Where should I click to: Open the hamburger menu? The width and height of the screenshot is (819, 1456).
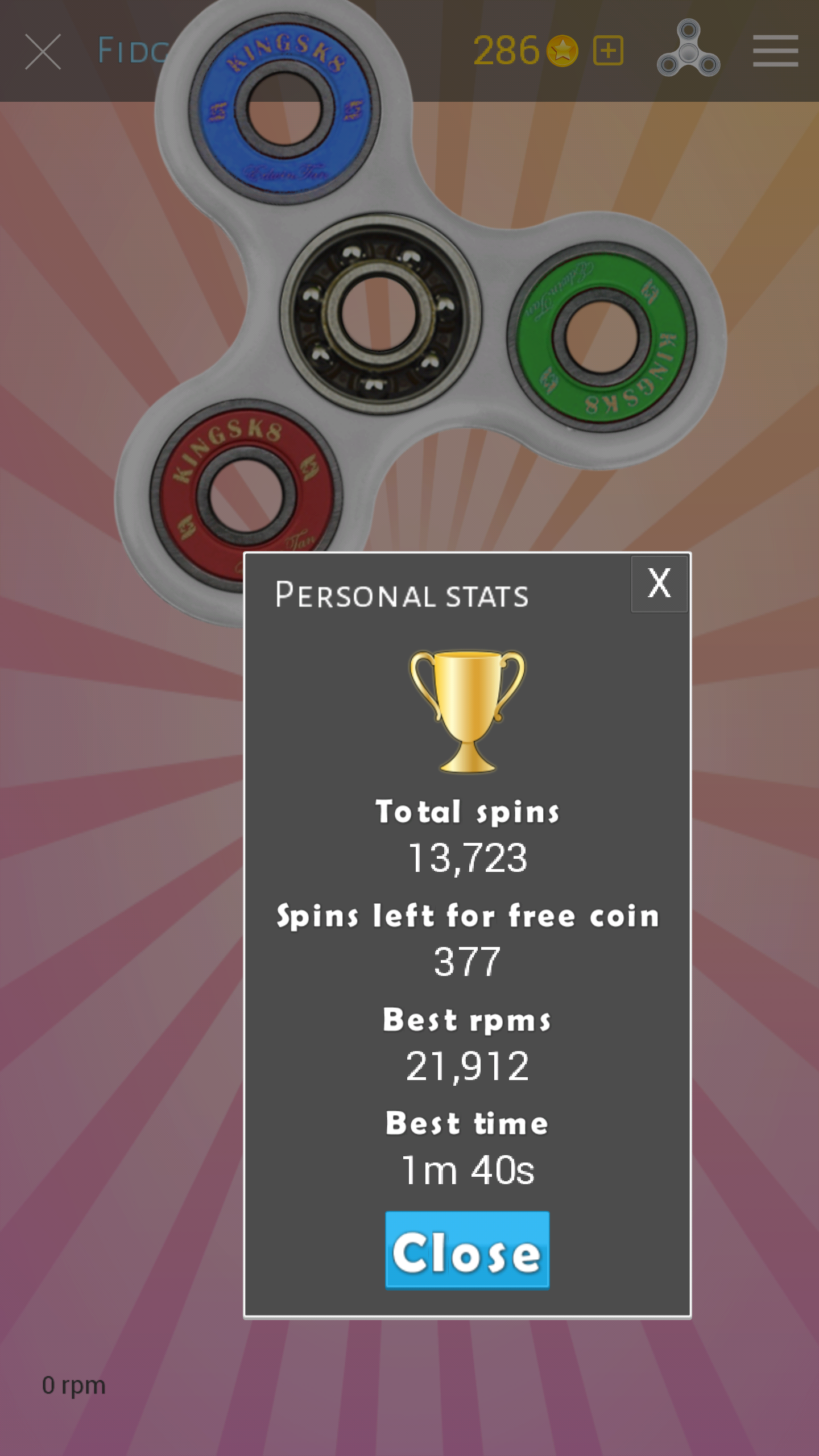tap(775, 50)
